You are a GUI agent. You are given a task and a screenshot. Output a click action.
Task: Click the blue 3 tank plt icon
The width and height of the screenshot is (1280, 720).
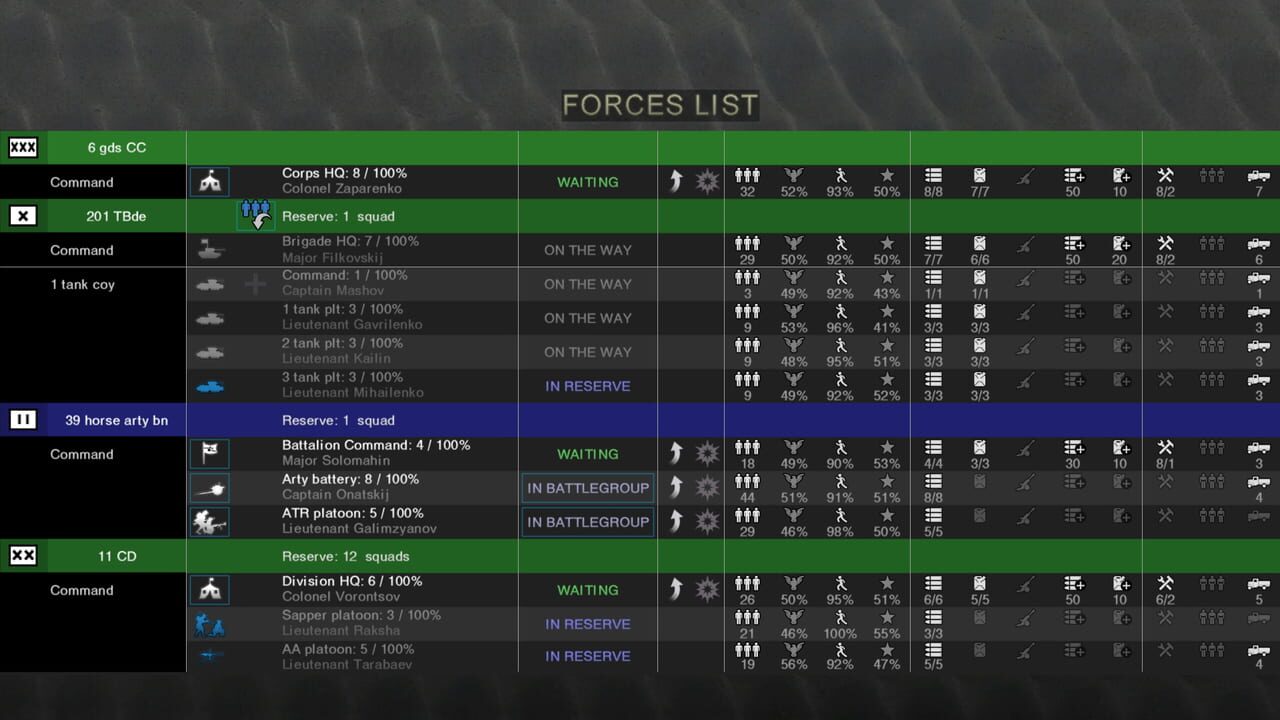(x=209, y=385)
